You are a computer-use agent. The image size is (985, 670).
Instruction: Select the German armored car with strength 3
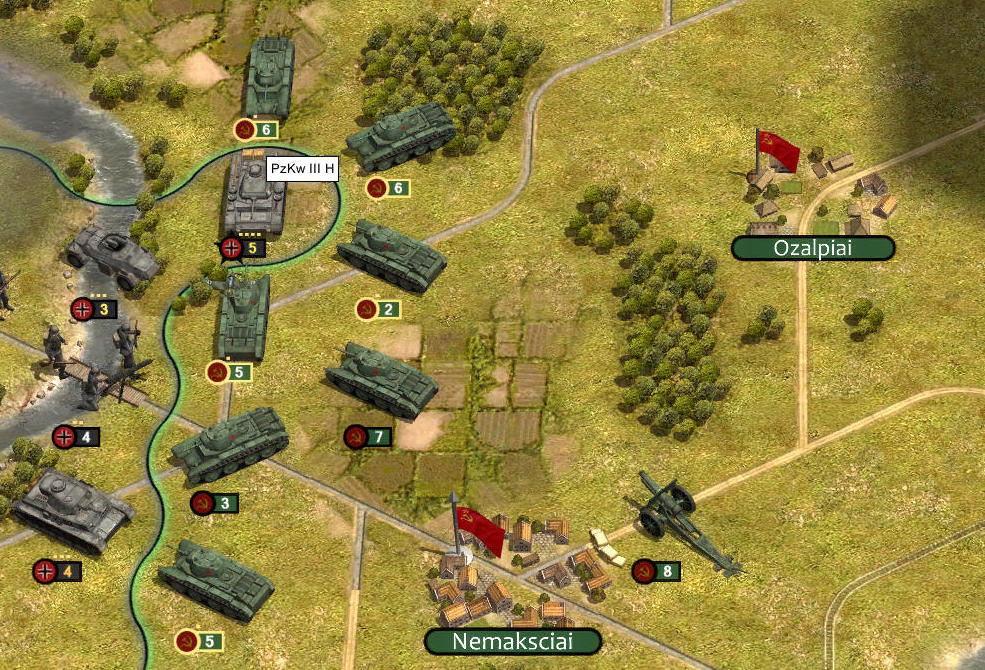tap(113, 254)
